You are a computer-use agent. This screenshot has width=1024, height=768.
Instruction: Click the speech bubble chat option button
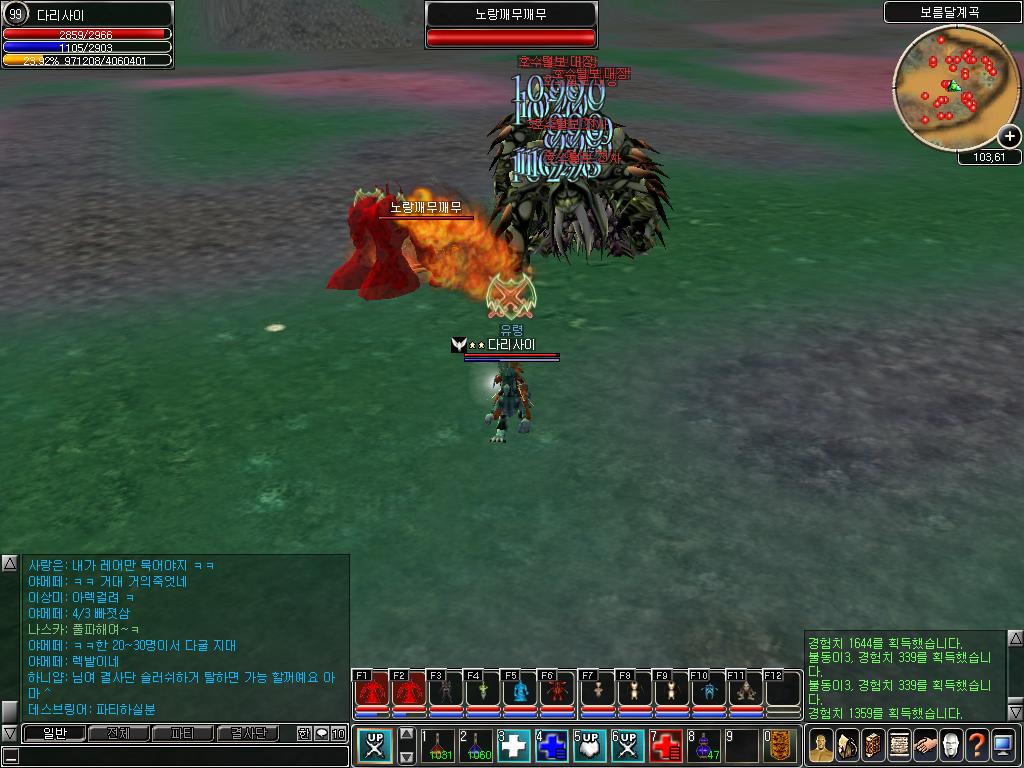pyautogui.click(x=322, y=733)
